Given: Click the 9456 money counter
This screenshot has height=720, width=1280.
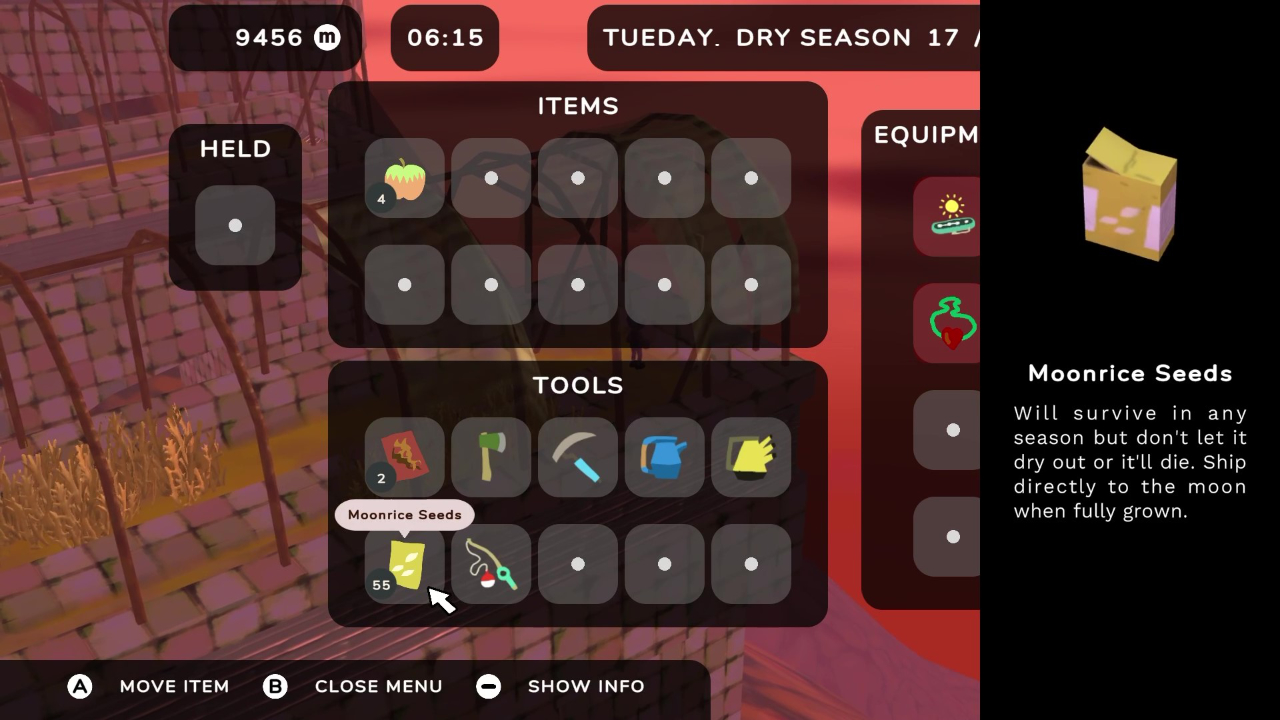Looking at the screenshot, I should tap(264, 38).
